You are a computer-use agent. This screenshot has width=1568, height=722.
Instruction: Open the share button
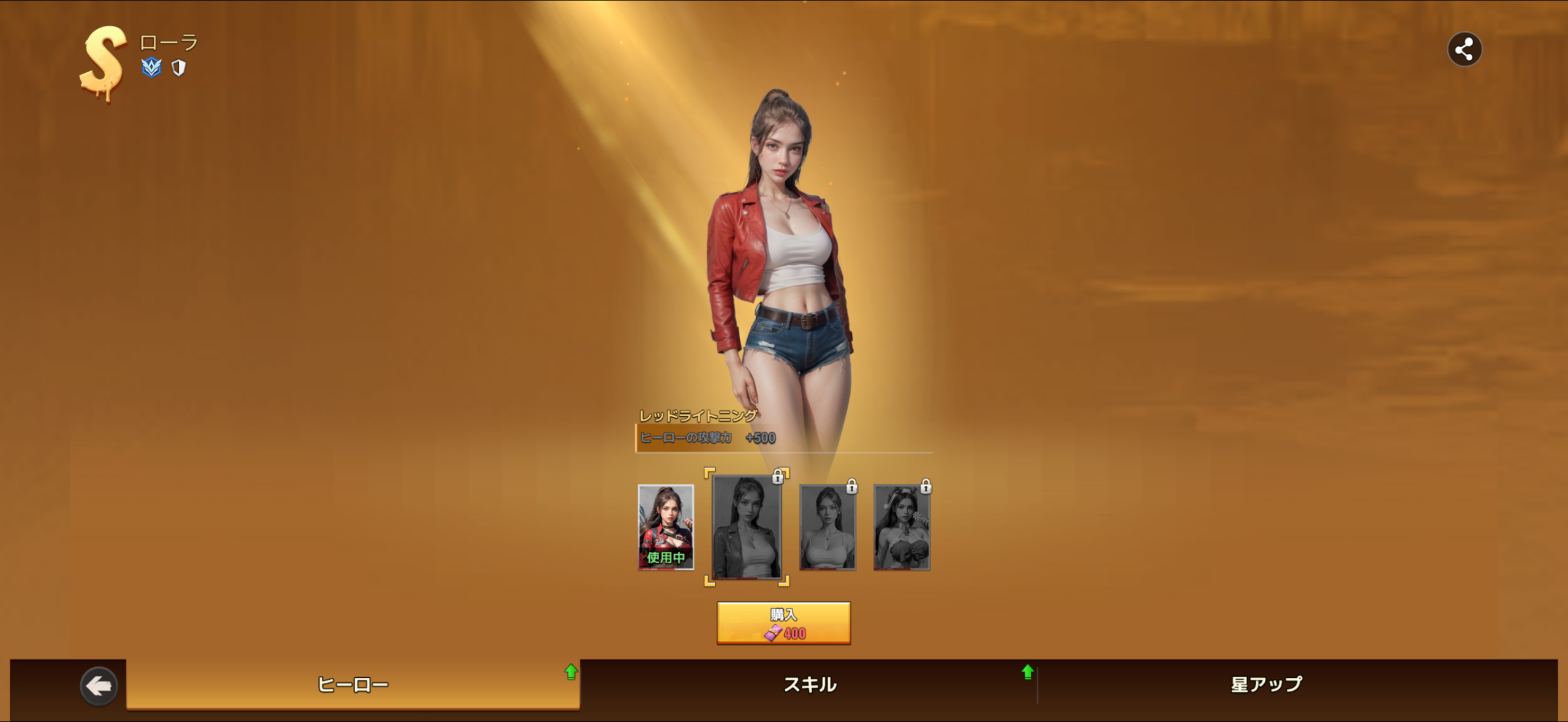tap(1464, 50)
